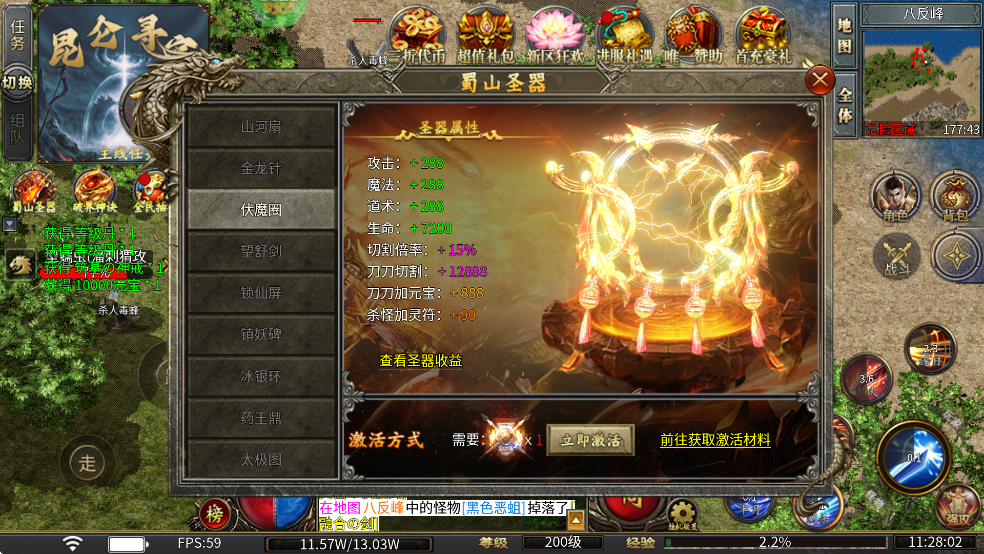The height and width of the screenshot is (554, 984).
Task: Open the 超值礼包 gift pack icon
Action: tap(485, 35)
